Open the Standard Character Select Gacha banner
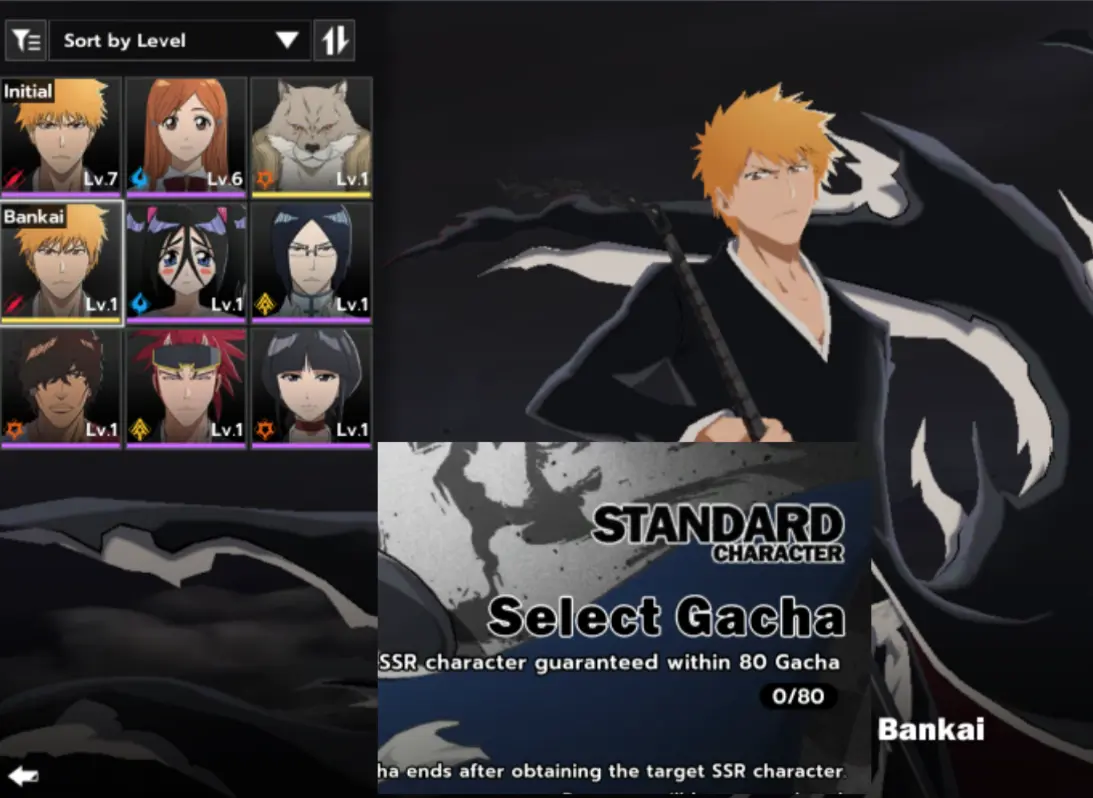 [x=624, y=616]
